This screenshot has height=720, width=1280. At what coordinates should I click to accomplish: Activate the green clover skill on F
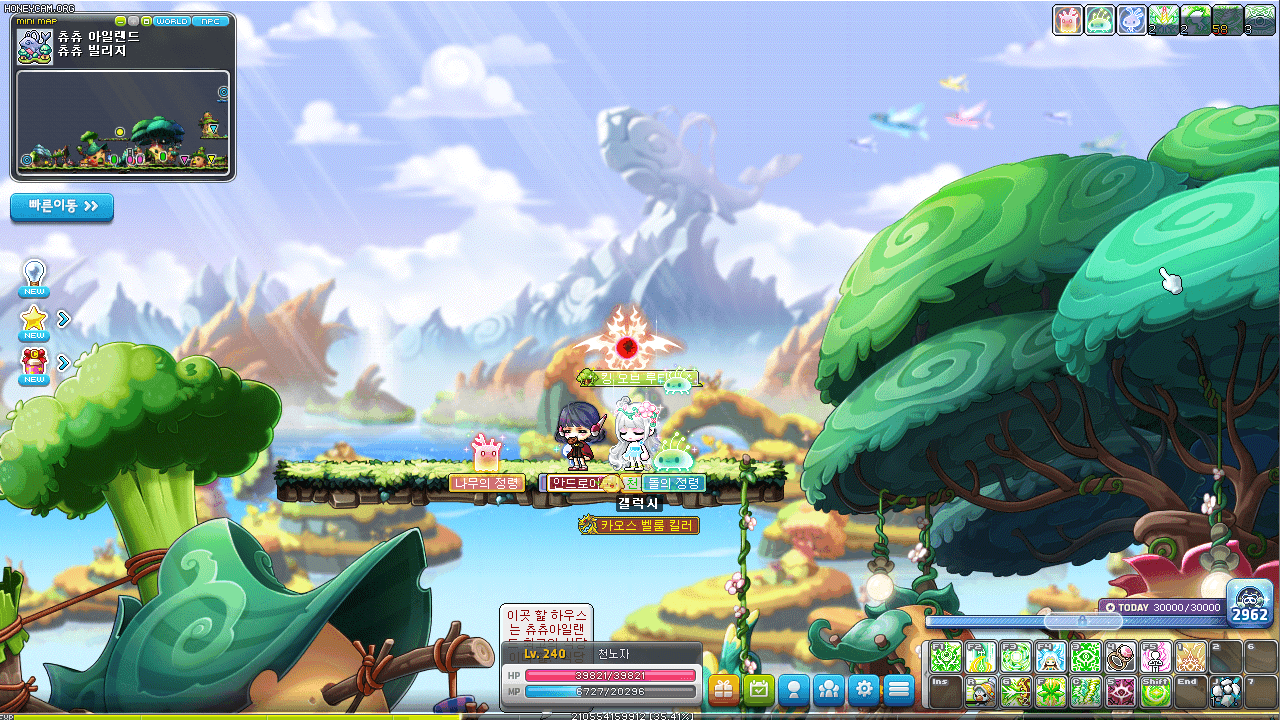(x=1050, y=692)
